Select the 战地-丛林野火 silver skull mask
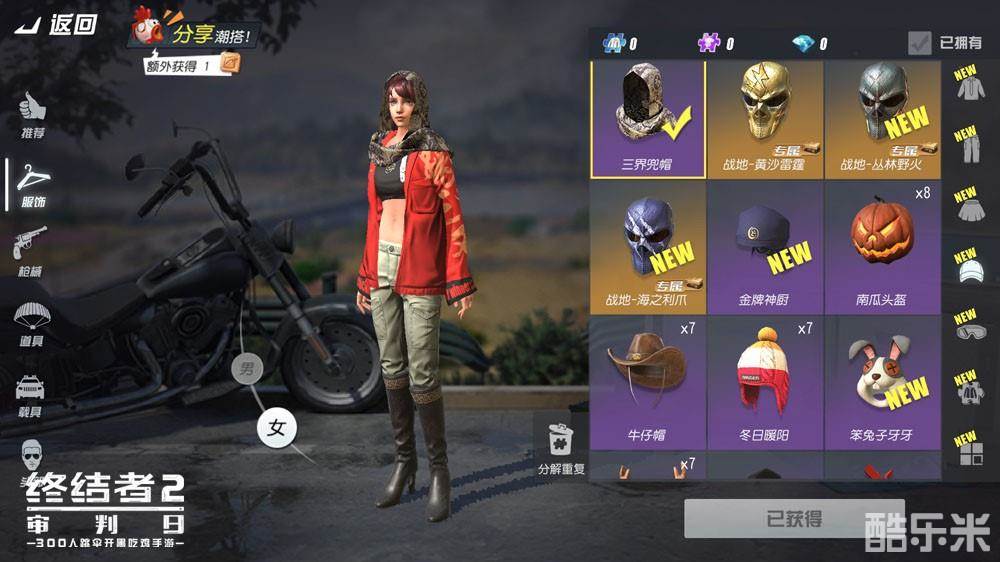Image resolution: width=1000 pixels, height=562 pixels. (x=883, y=119)
